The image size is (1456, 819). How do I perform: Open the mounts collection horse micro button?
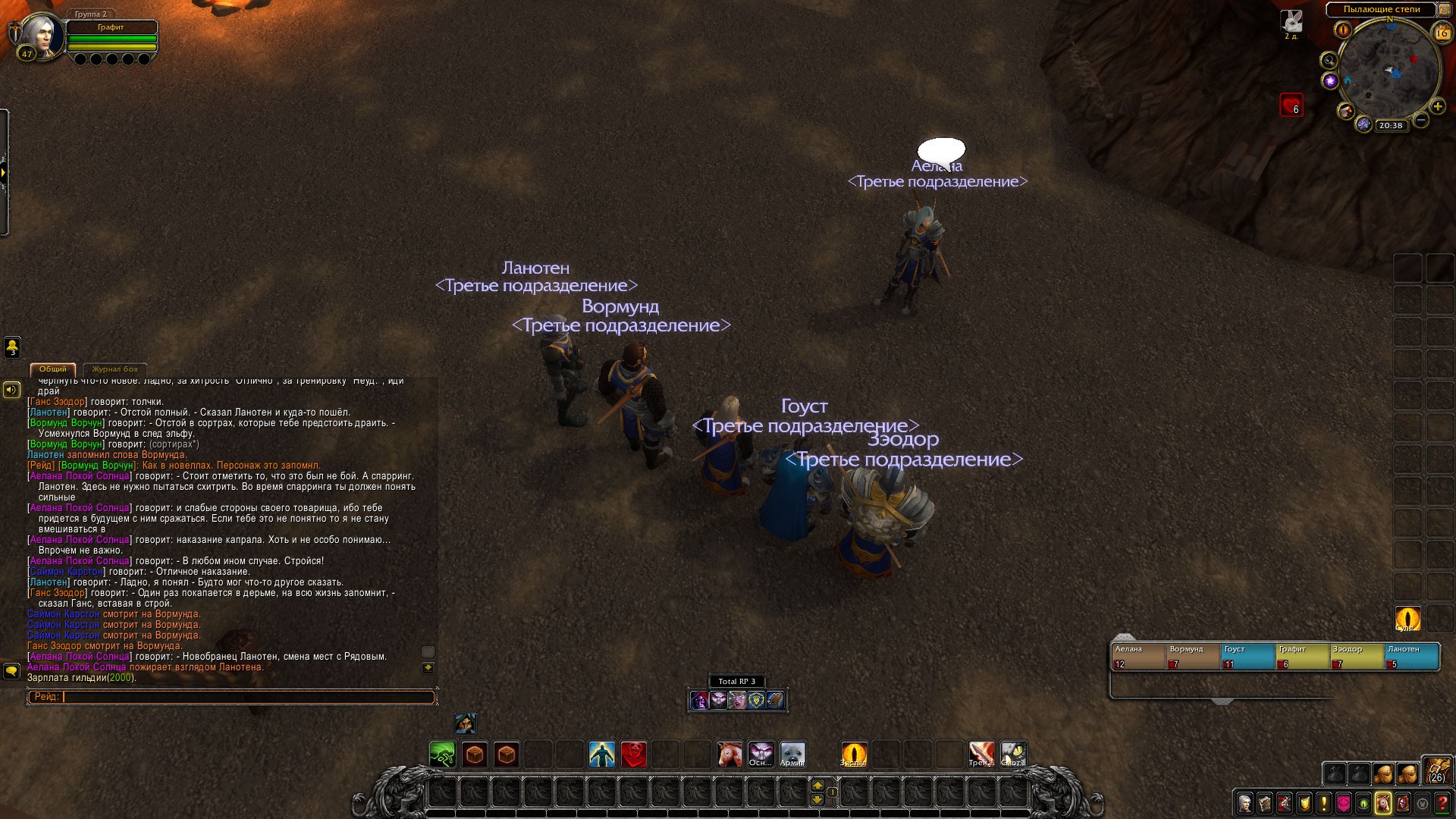1383,803
